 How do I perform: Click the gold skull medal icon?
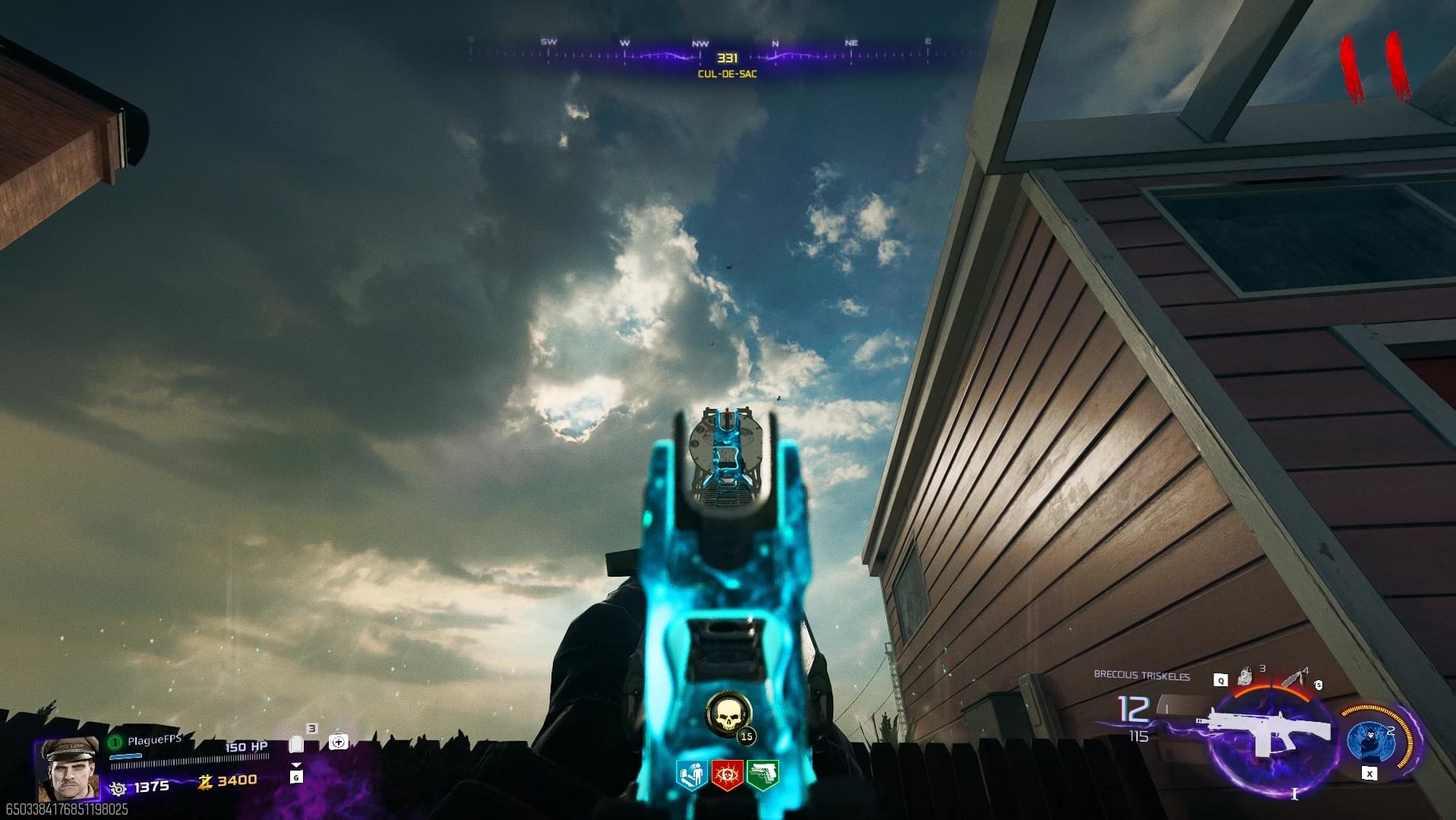[728, 714]
